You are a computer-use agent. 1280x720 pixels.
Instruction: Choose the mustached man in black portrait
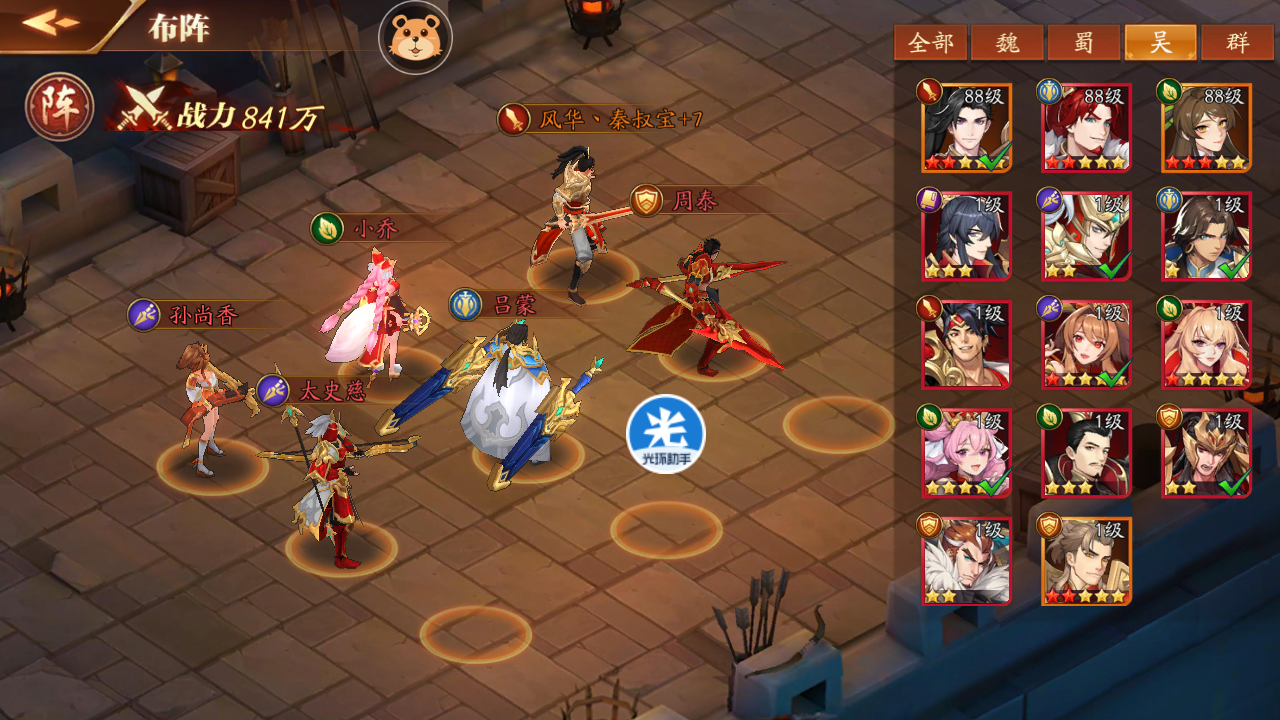[x=1086, y=453]
